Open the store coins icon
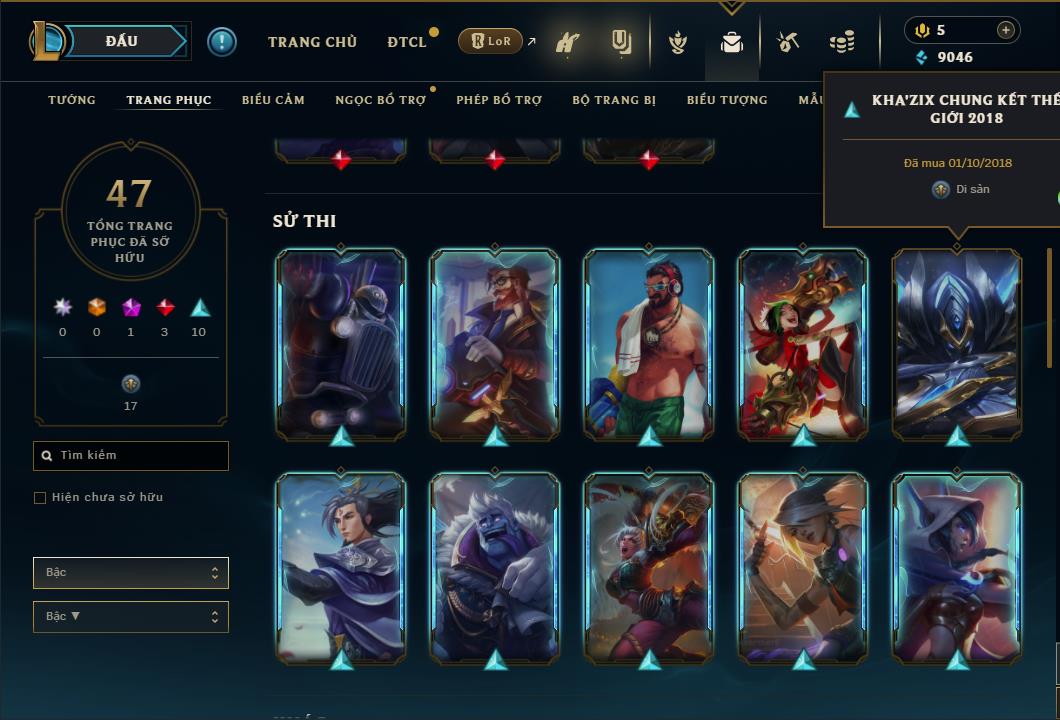1060x720 pixels. 842,42
